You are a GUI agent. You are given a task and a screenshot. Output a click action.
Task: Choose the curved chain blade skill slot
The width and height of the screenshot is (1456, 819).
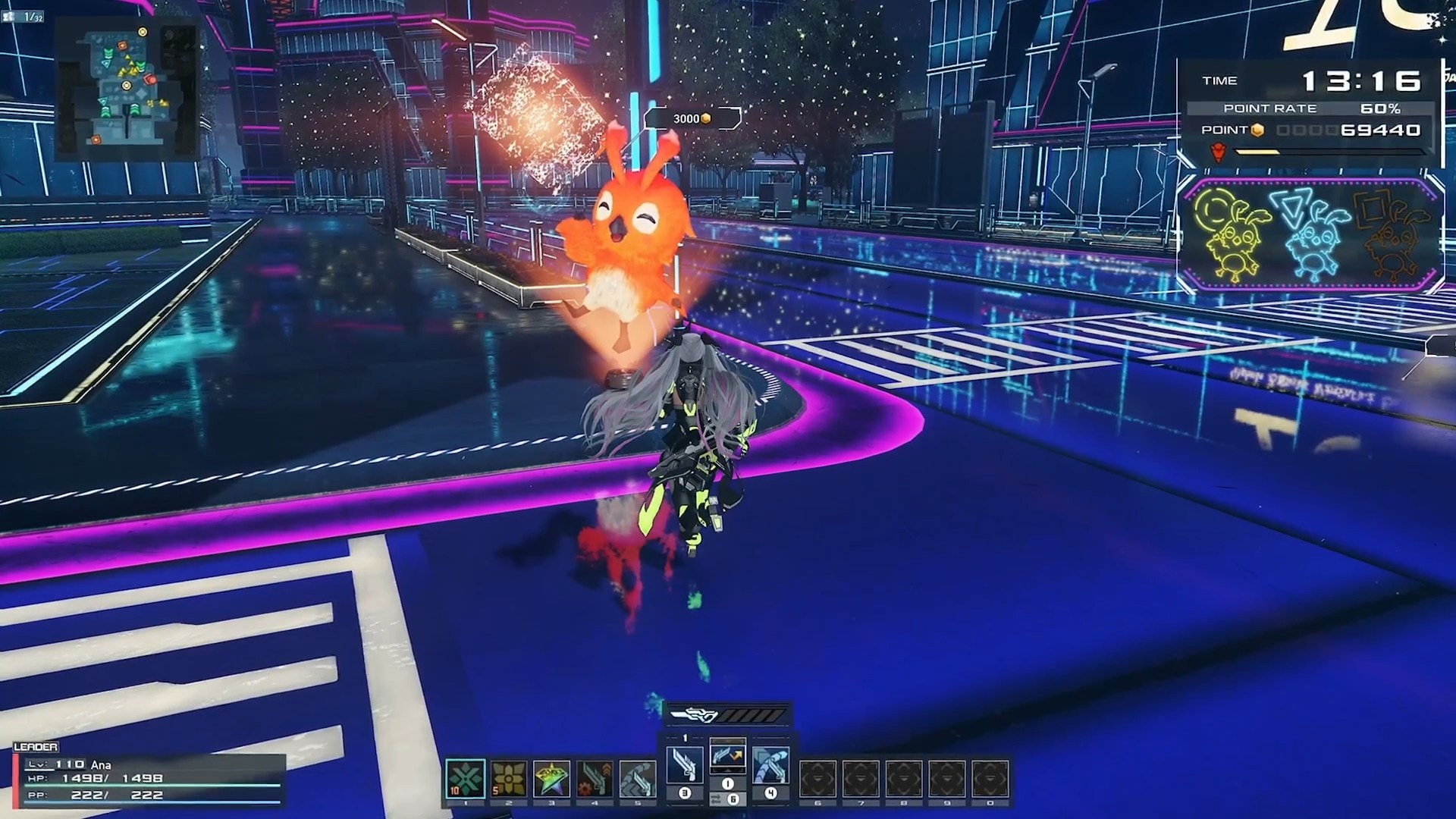click(638, 779)
